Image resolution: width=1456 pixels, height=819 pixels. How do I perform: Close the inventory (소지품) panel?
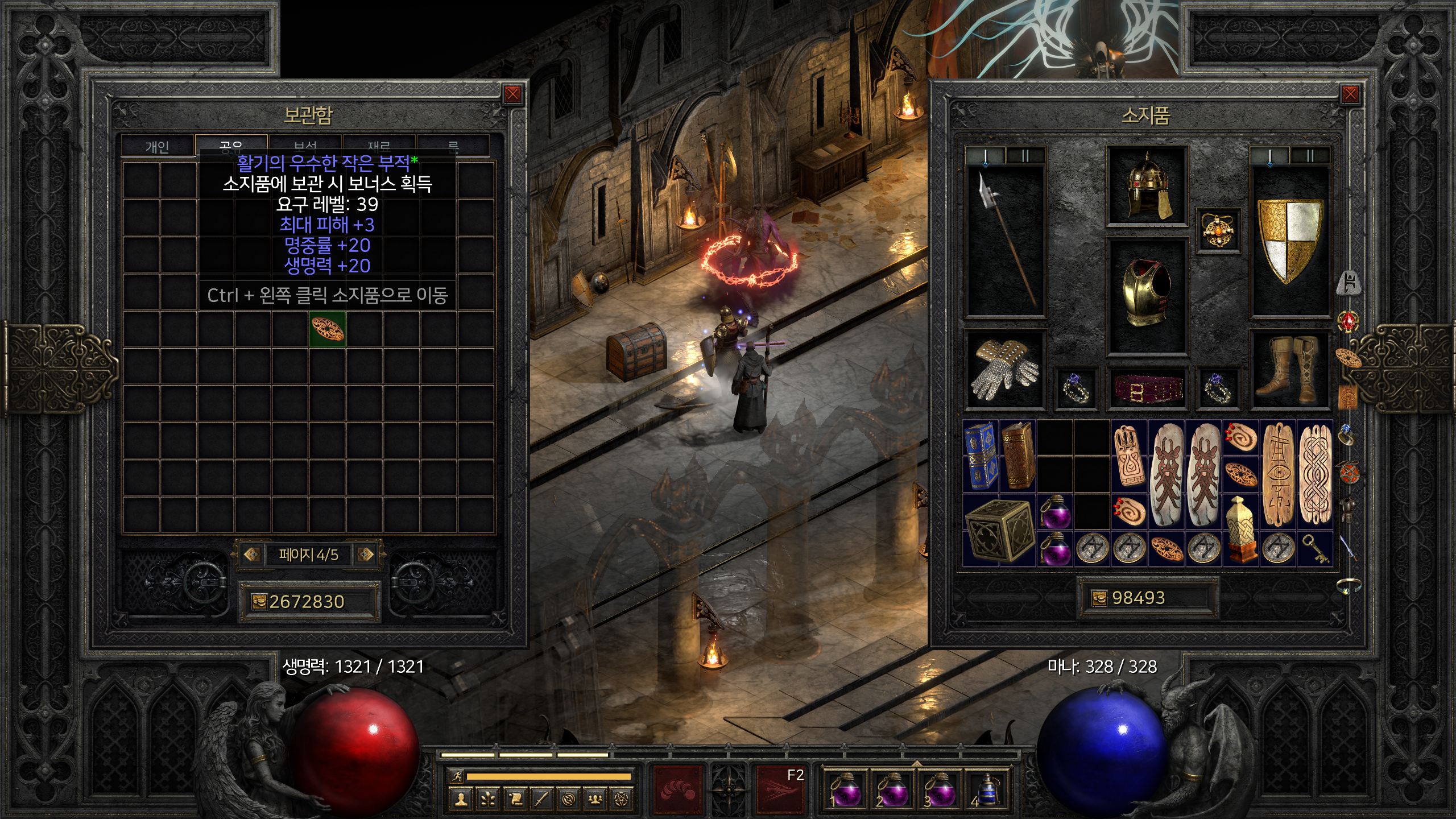coord(1350,94)
